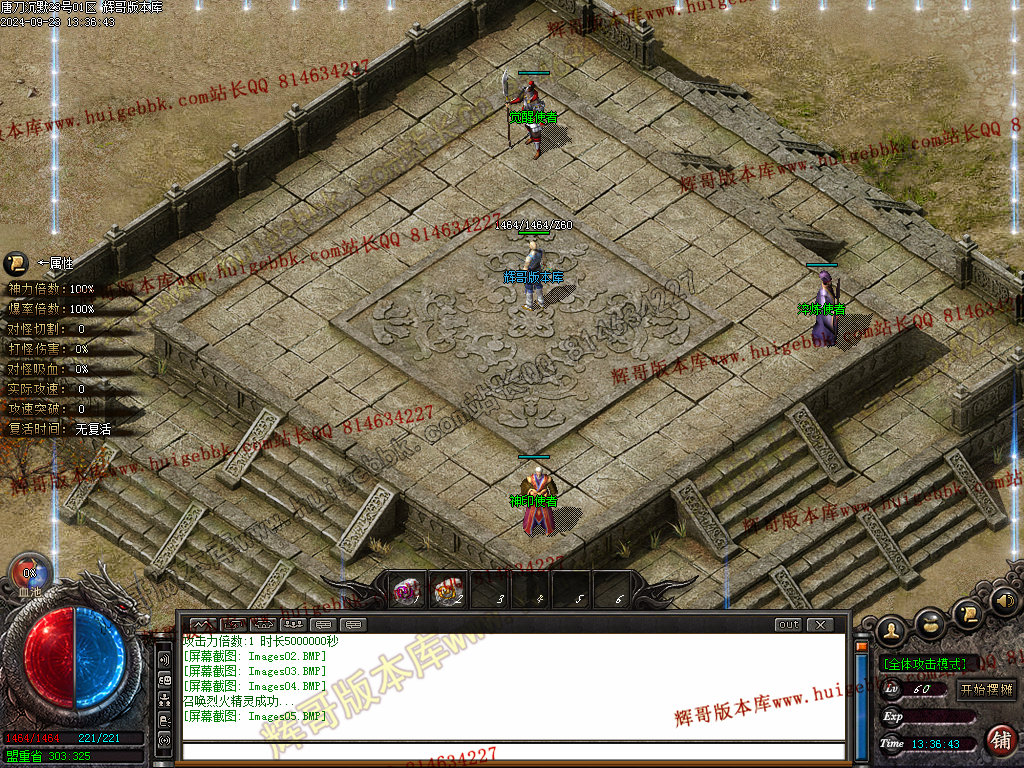The width and height of the screenshot is (1024, 768).
Task: Open the red 铺 shop button
Action: coord(1000,740)
